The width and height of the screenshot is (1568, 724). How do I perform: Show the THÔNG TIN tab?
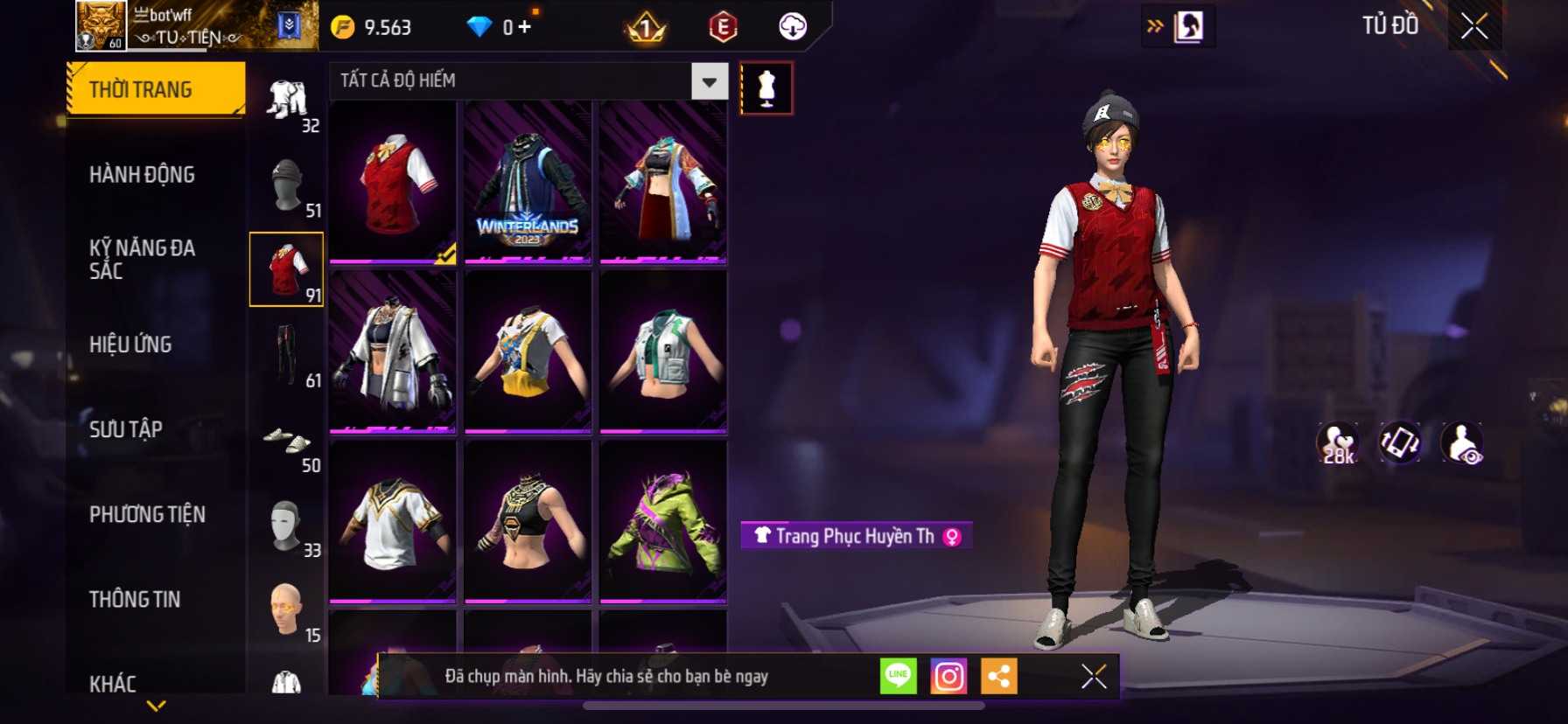135,599
